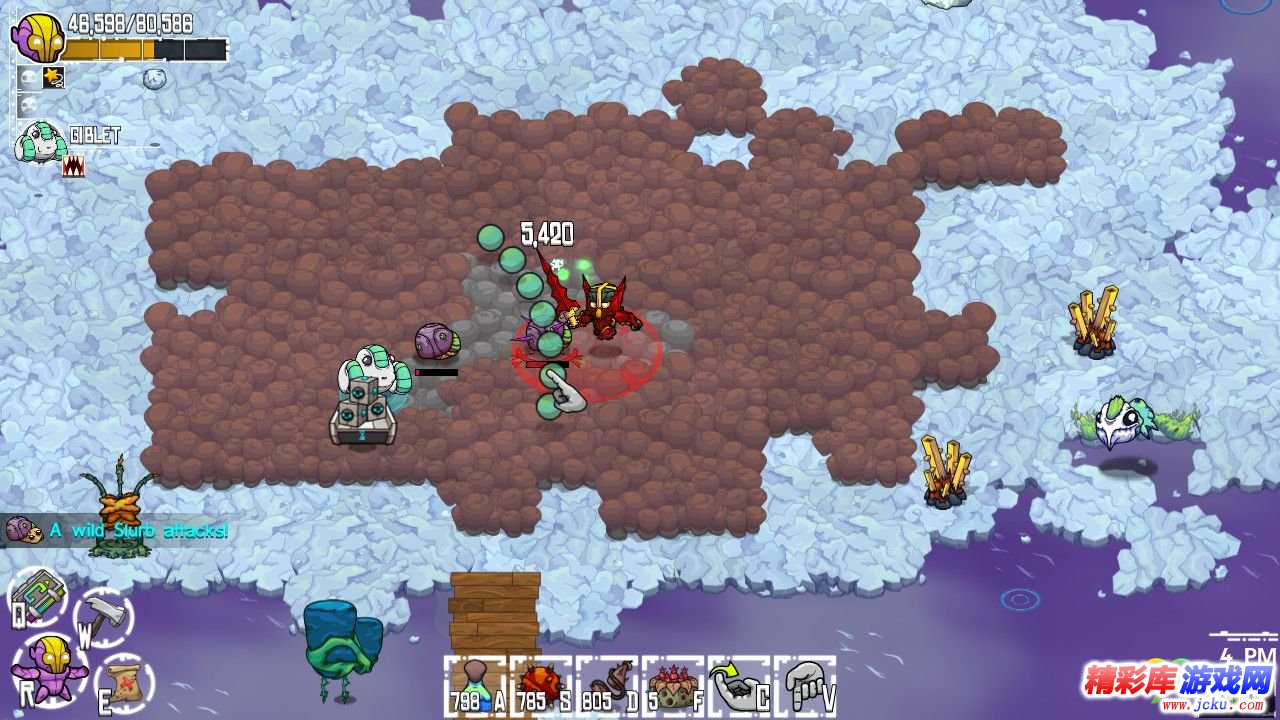
Task: Click the Giblet pet portrait
Action: point(39,144)
